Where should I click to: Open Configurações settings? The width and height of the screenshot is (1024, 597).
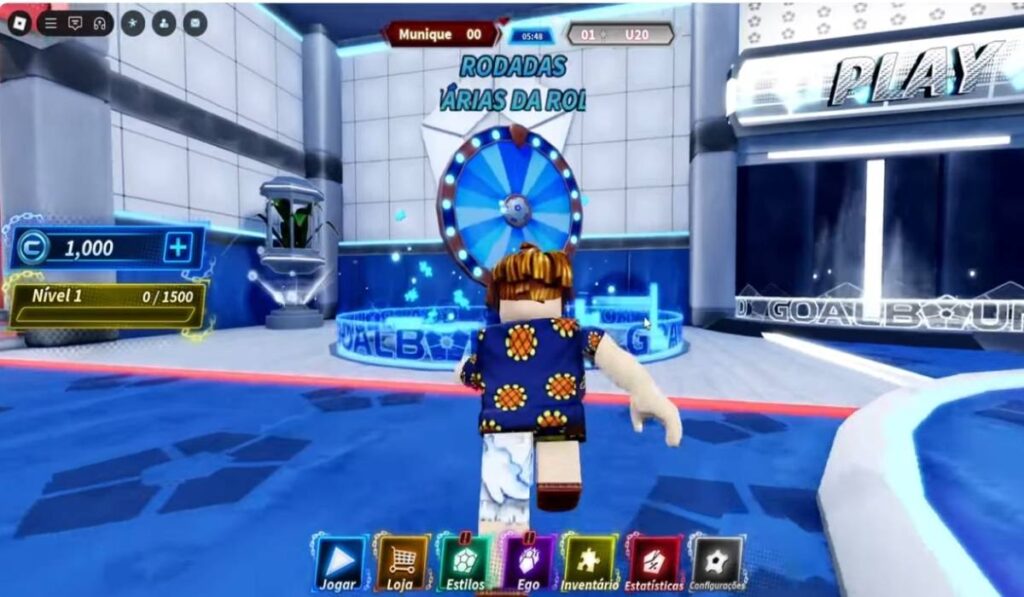pyautogui.click(x=717, y=563)
